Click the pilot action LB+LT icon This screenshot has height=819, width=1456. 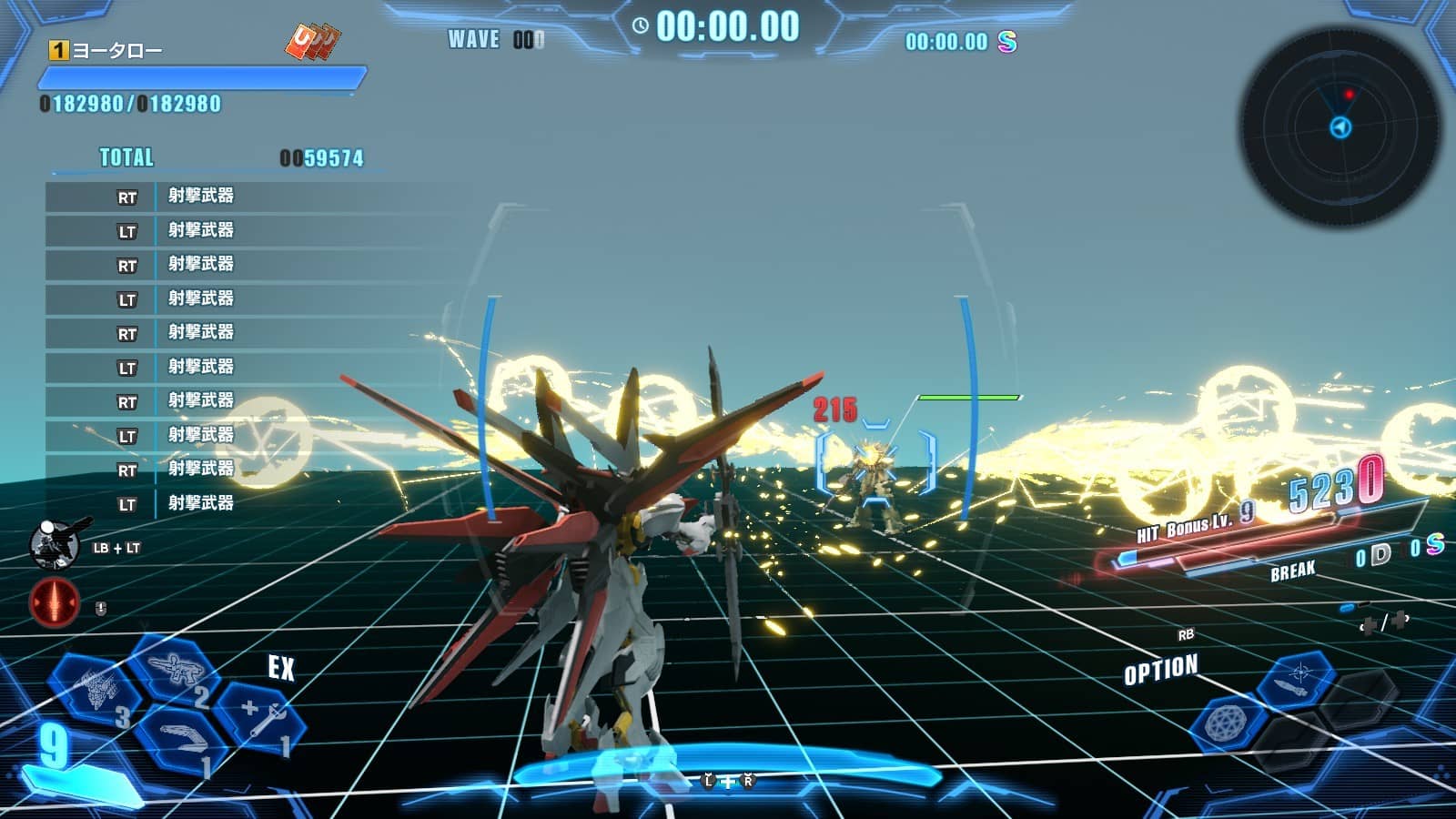point(55,543)
